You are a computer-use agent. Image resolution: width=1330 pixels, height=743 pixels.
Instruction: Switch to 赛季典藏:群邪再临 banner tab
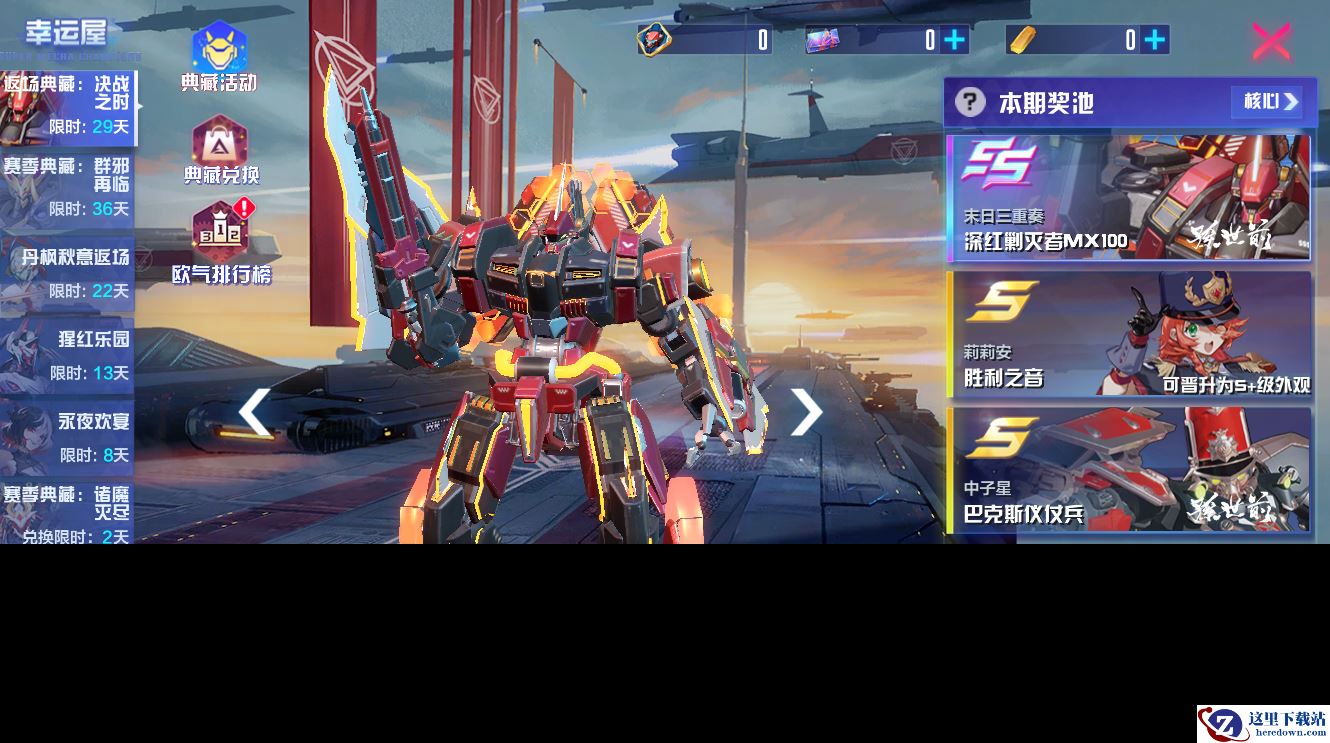(67, 189)
